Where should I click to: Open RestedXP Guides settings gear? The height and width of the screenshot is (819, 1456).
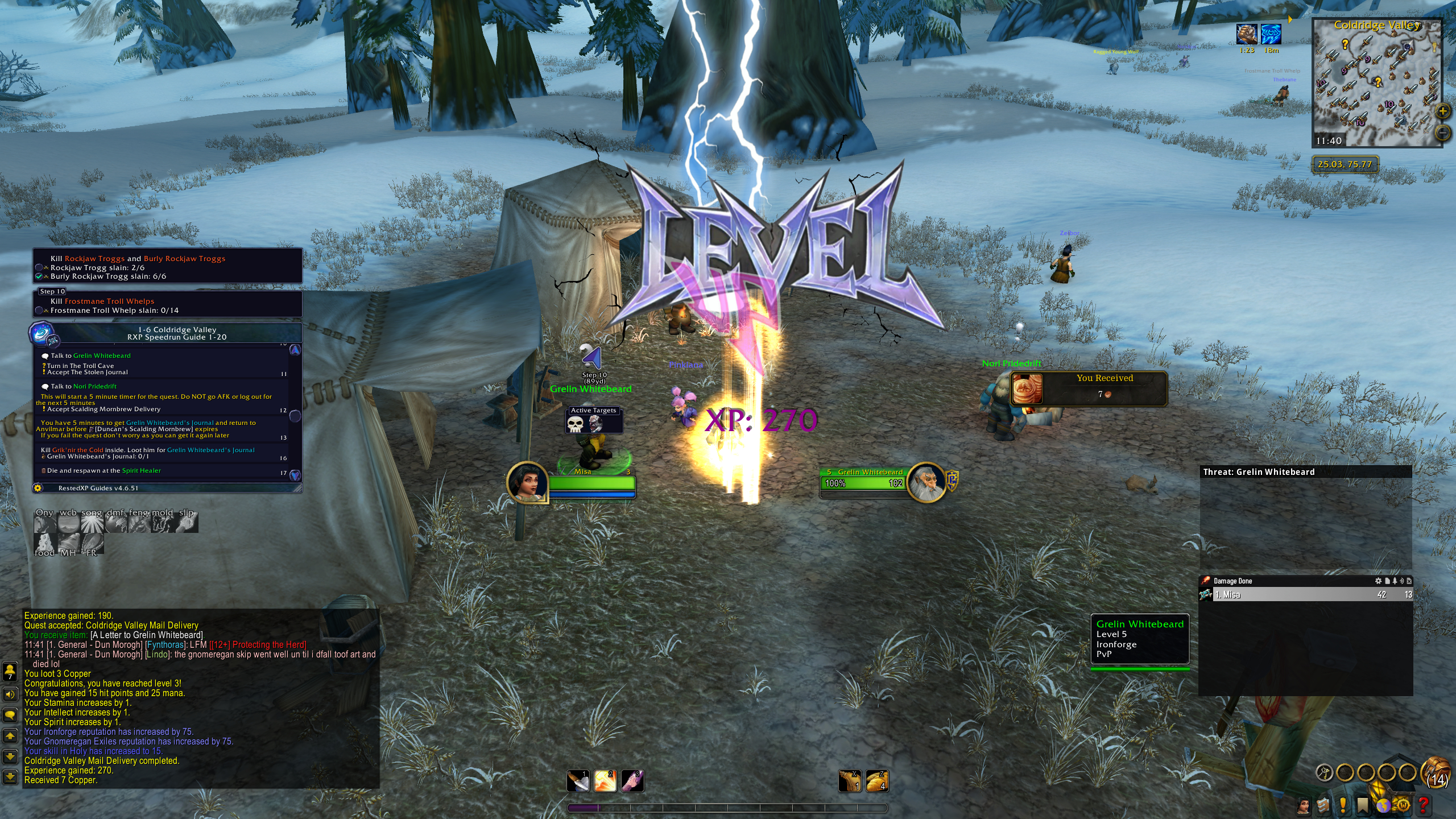(x=38, y=488)
